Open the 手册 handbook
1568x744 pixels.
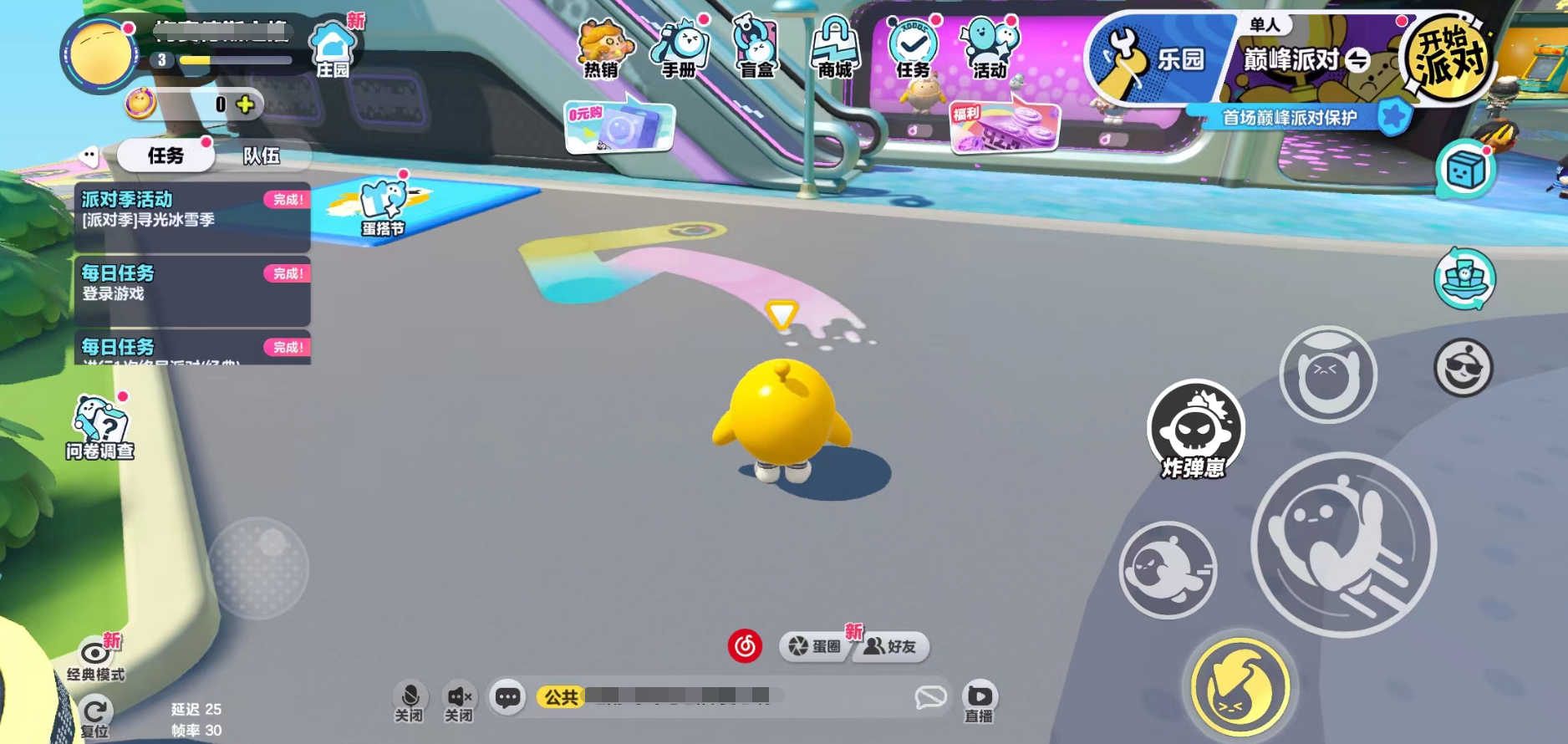[x=680, y=48]
